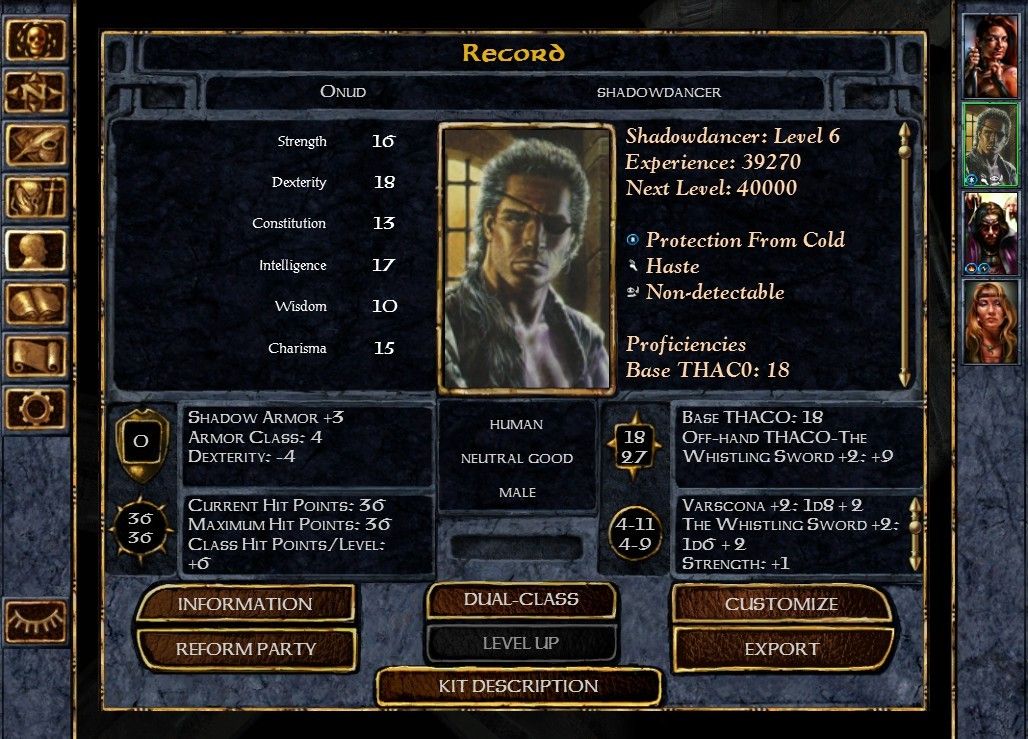This screenshot has width=1028, height=739.
Task: Export the character
Action: point(781,649)
